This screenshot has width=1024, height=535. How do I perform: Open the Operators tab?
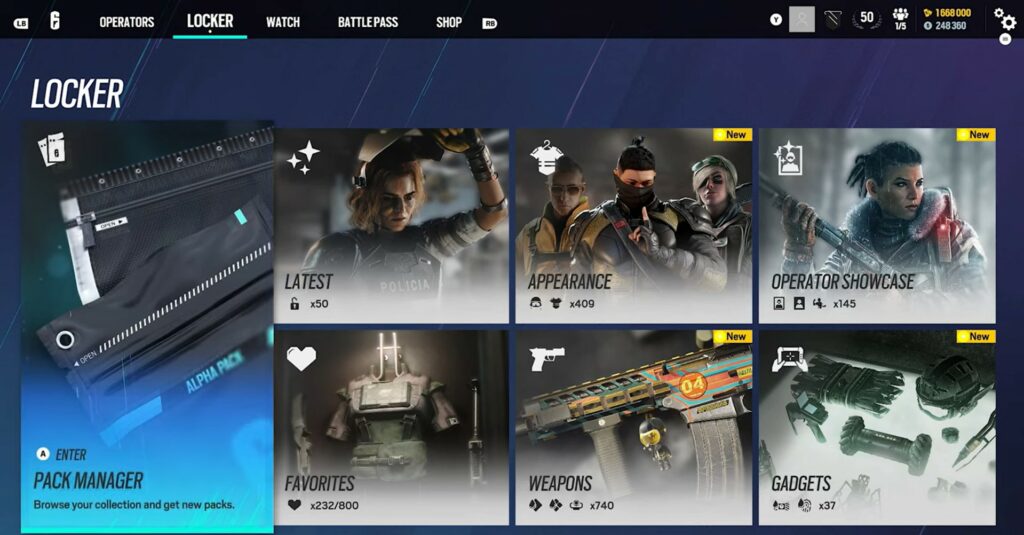(x=126, y=22)
